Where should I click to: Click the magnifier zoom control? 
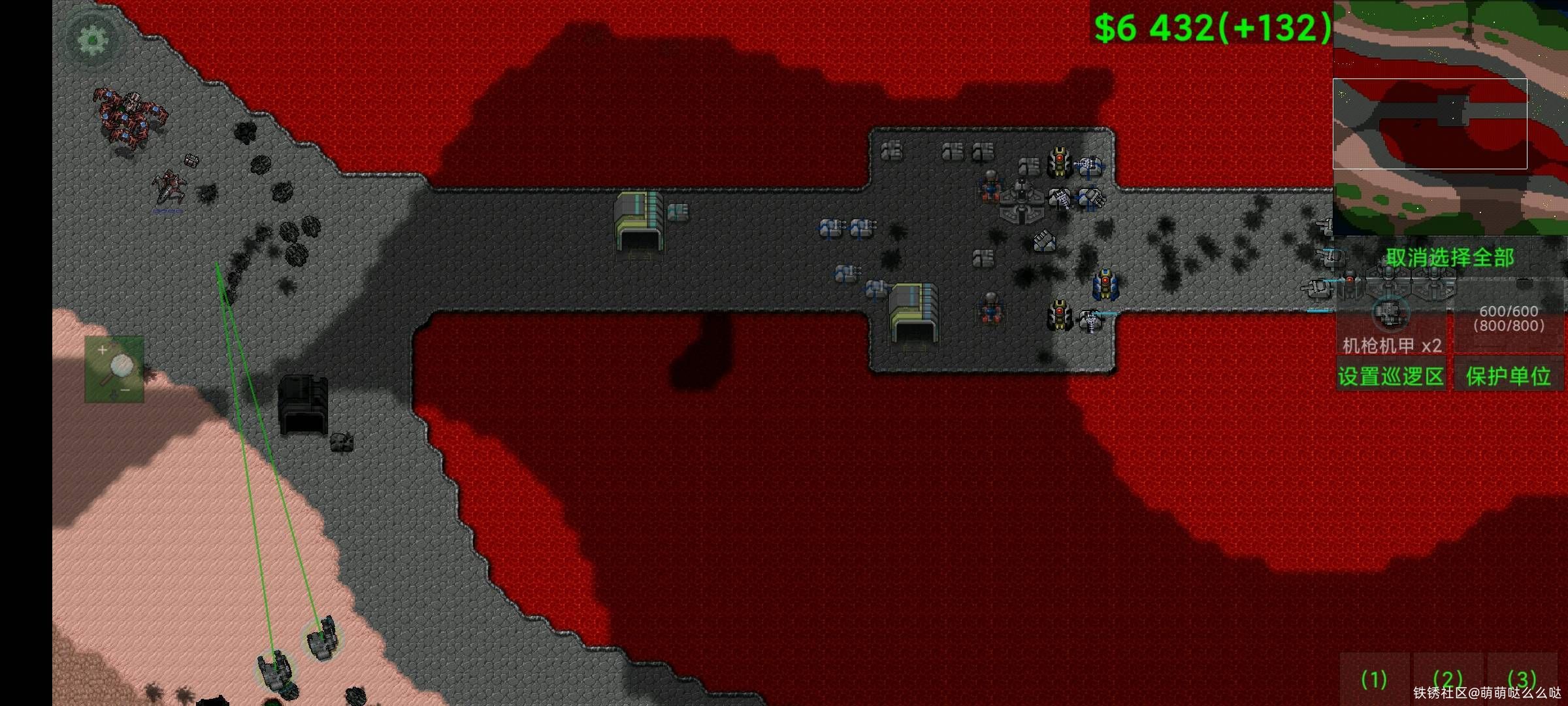pyautogui.click(x=115, y=369)
